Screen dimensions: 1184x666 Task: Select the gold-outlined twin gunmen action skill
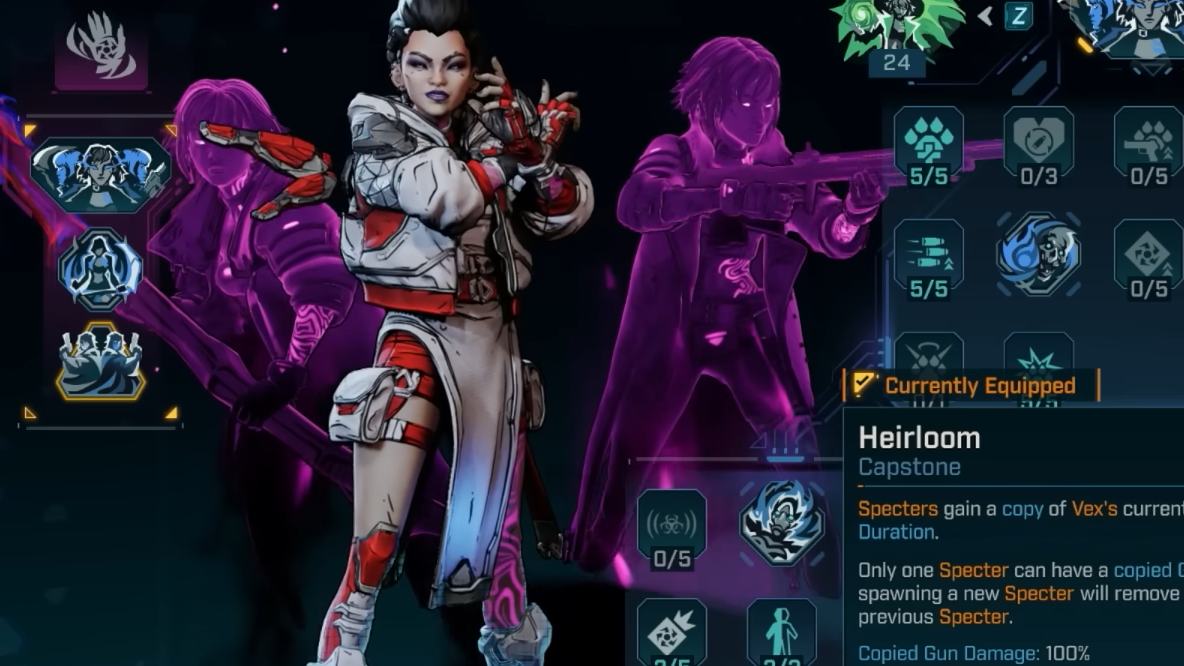tap(100, 361)
